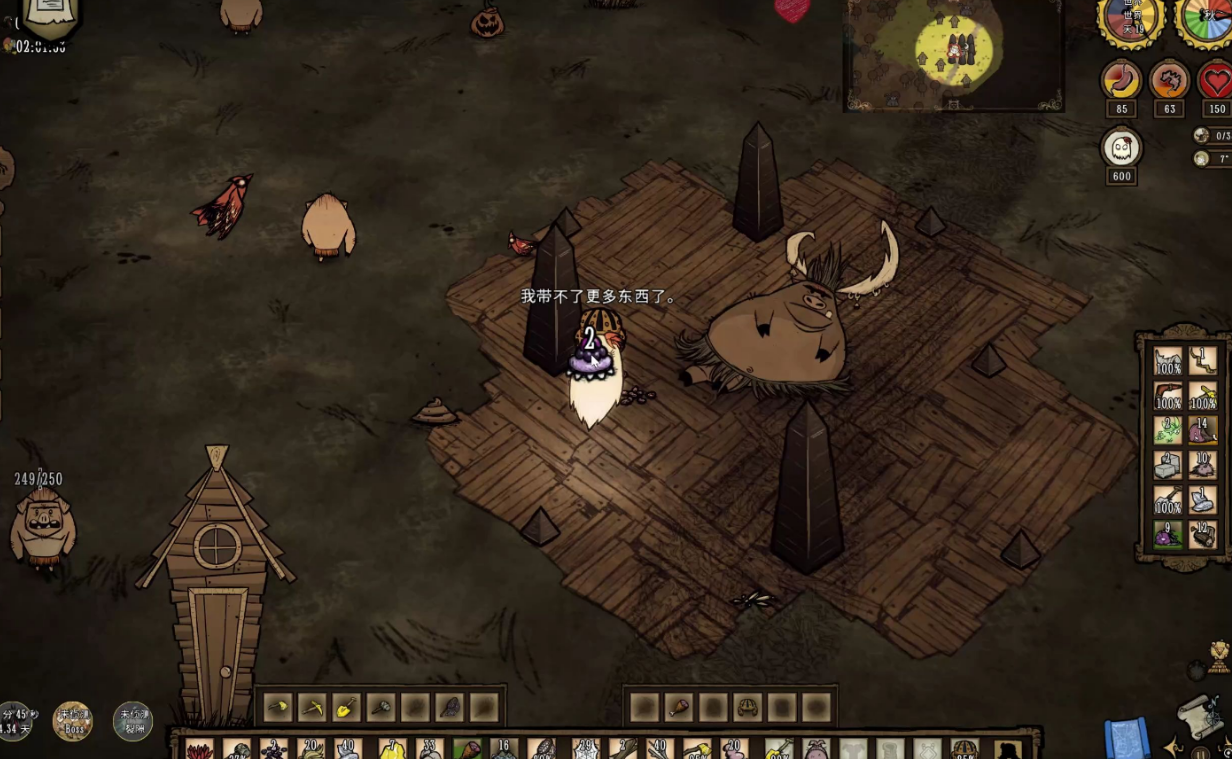The image size is (1232, 759).
Task: Select the football helmet slot
Action: [x=748, y=707]
